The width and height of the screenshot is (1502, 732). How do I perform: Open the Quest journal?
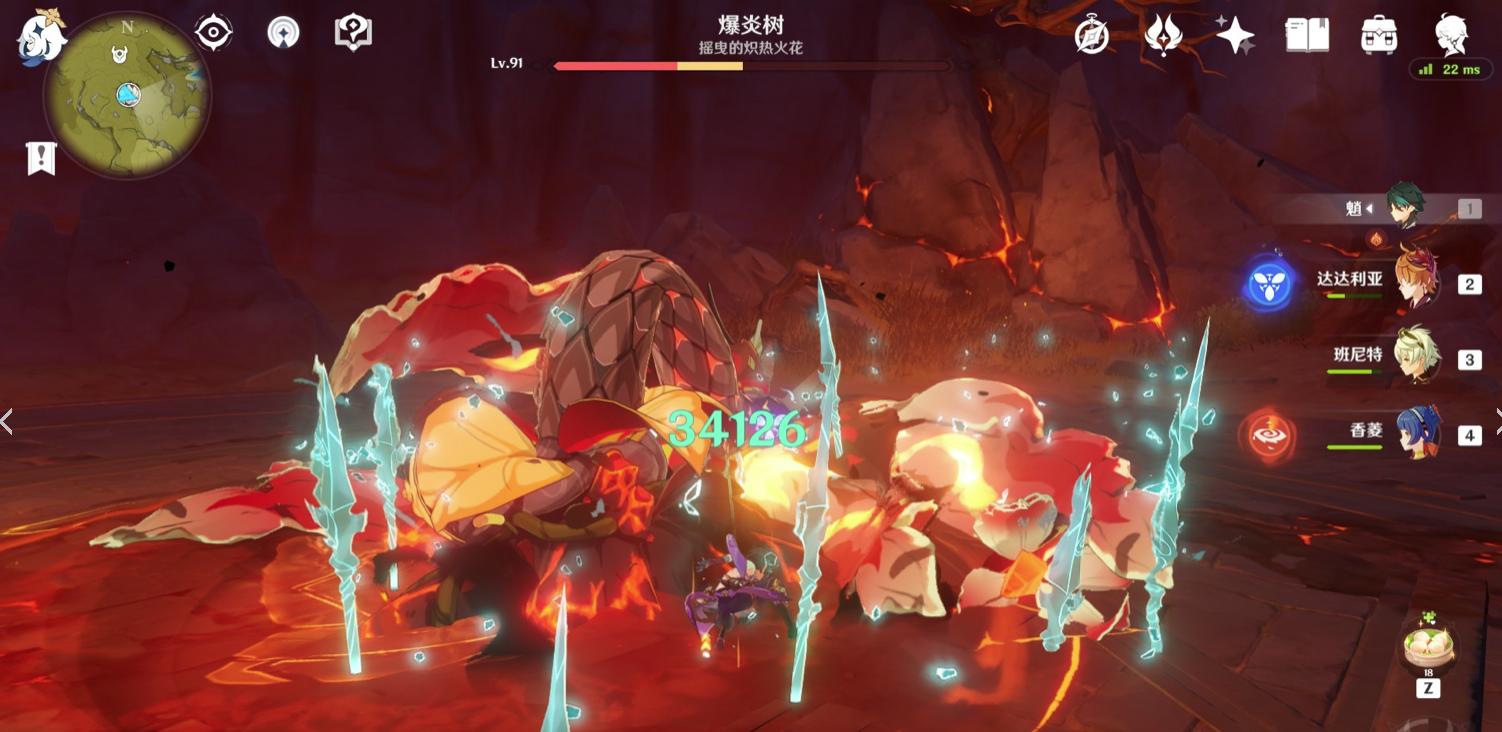[1306, 34]
